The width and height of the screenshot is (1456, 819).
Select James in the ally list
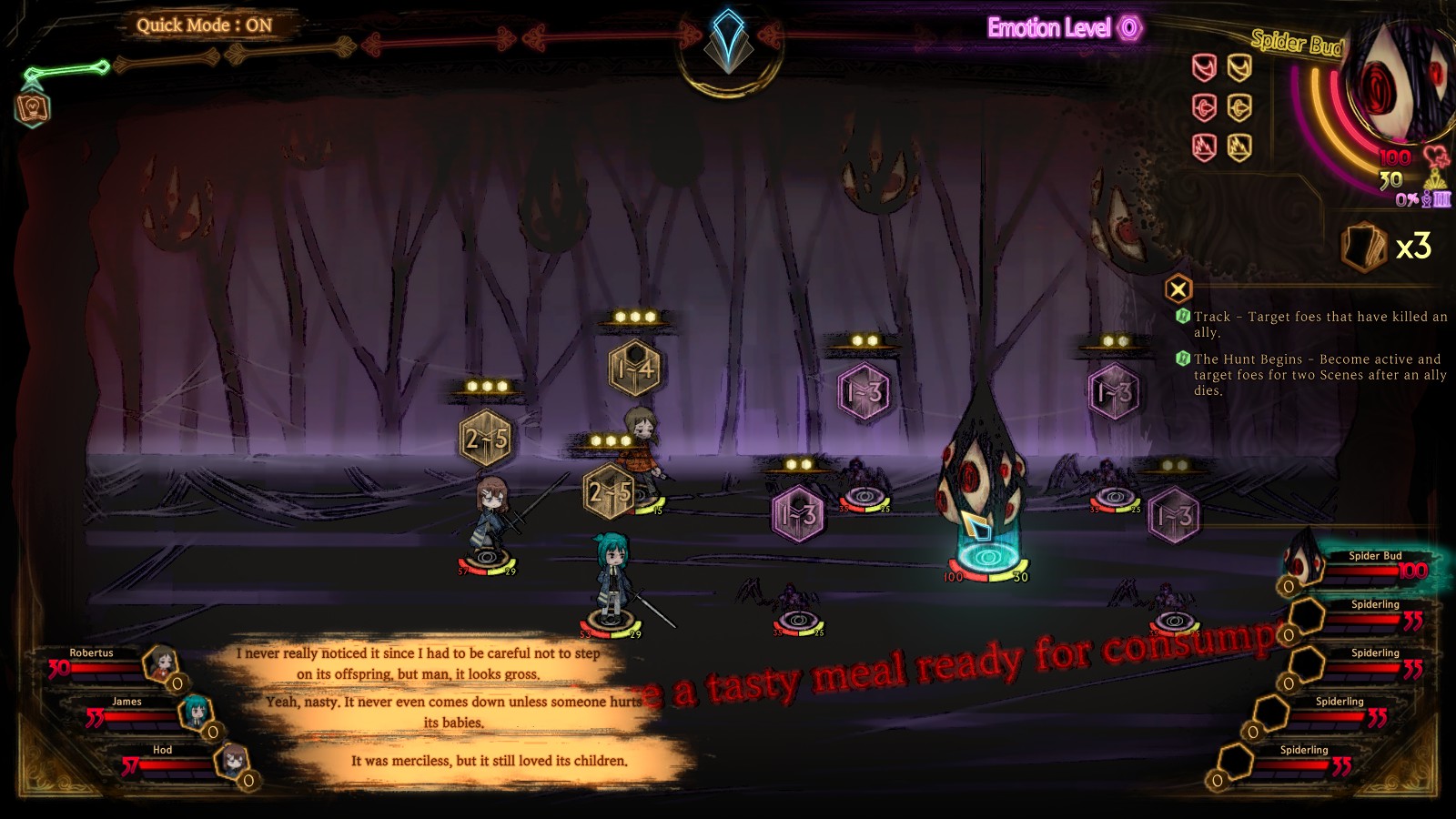(x=195, y=713)
